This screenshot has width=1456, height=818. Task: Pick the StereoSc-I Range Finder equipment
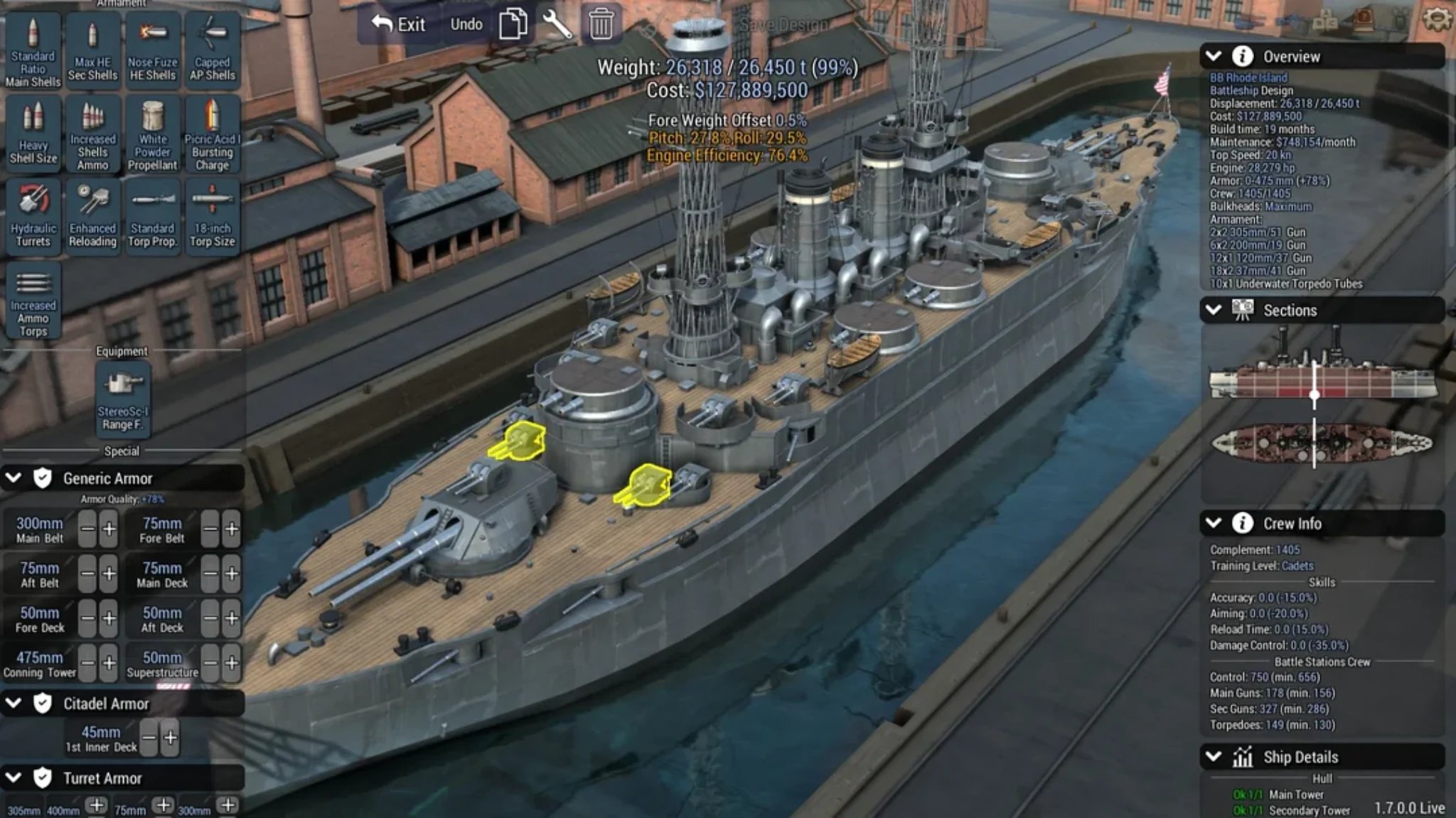coord(122,398)
